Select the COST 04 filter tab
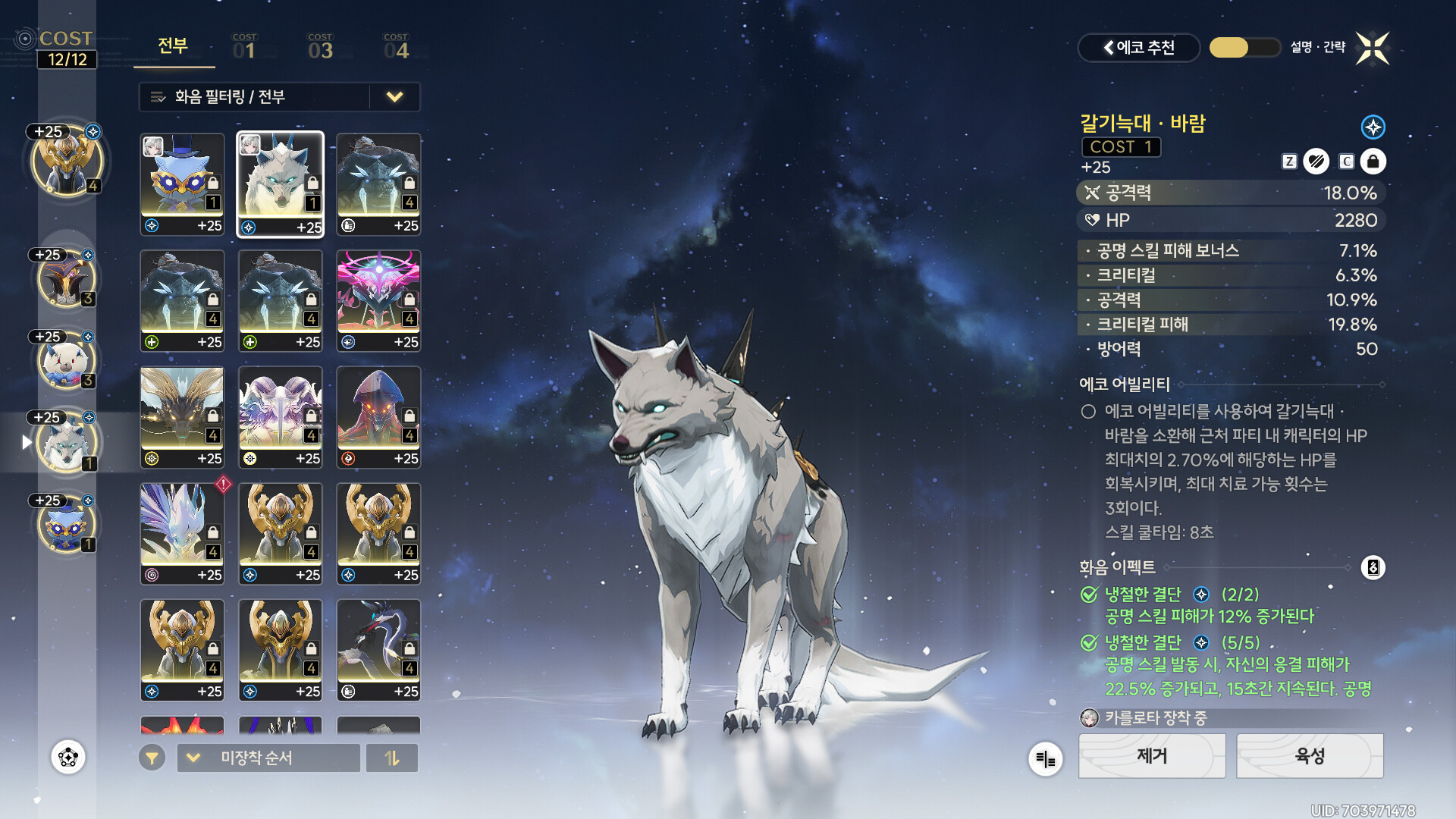The image size is (1456, 819). point(396,47)
